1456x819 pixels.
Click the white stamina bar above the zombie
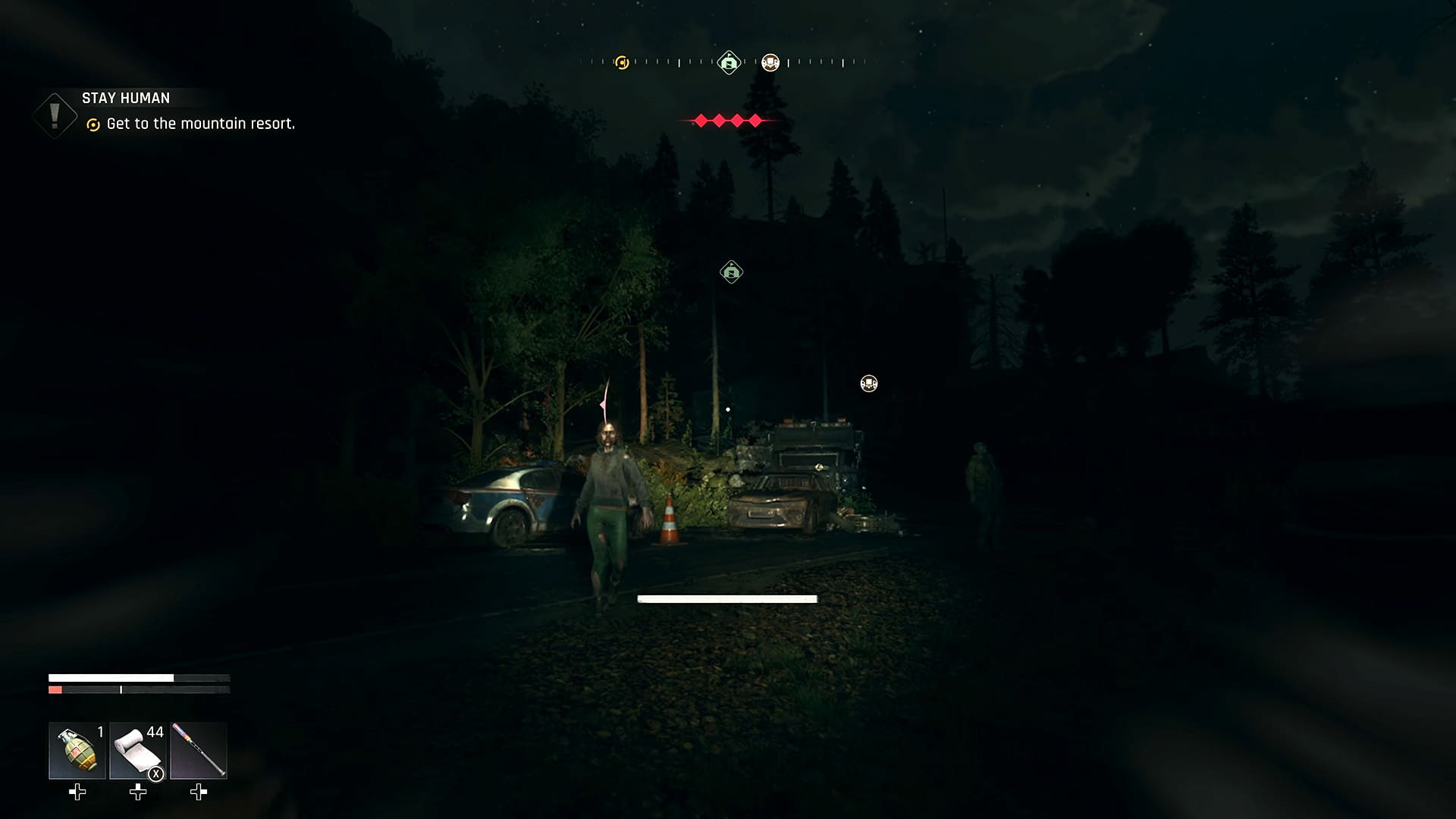[726, 598]
